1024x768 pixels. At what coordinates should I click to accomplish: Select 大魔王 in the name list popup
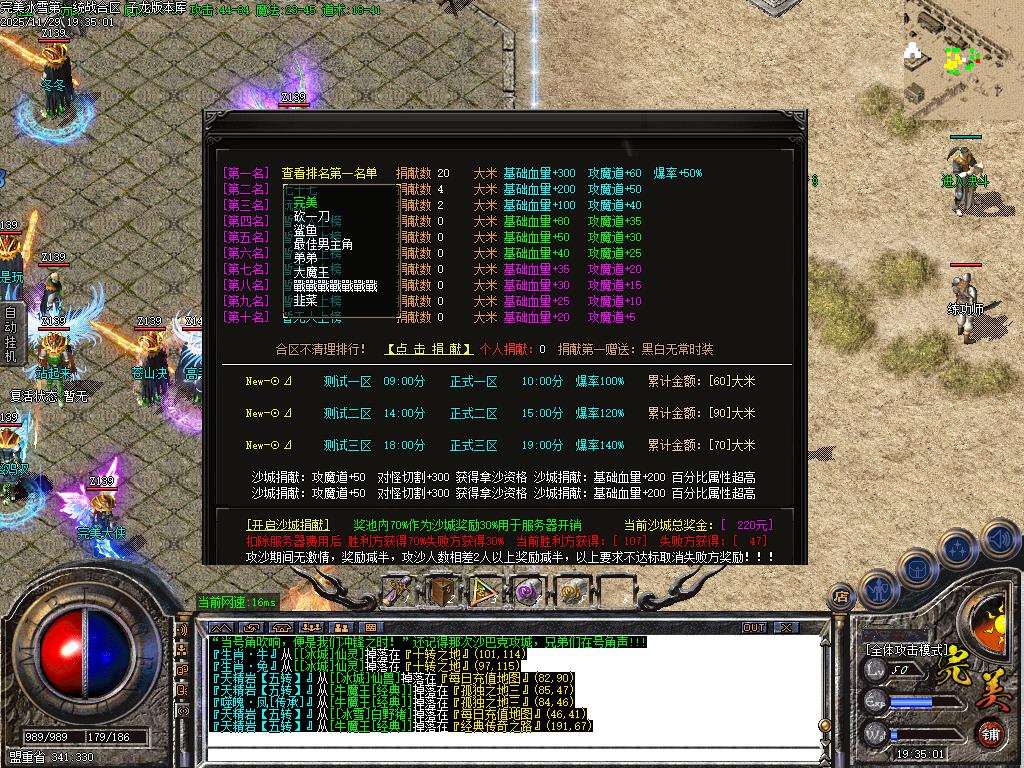tap(311, 272)
